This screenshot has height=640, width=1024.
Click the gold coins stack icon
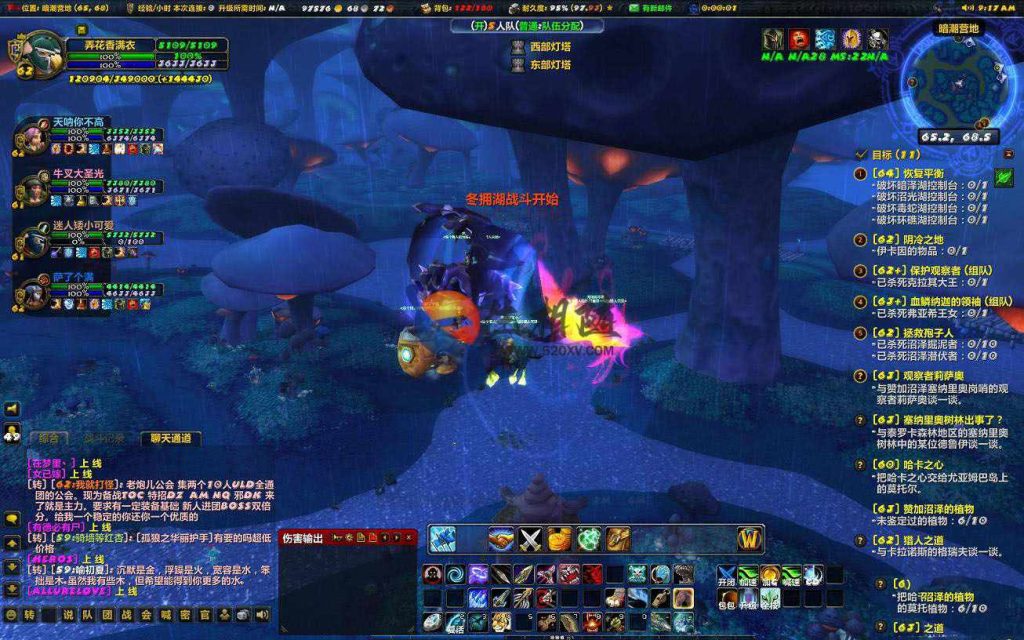point(559,539)
